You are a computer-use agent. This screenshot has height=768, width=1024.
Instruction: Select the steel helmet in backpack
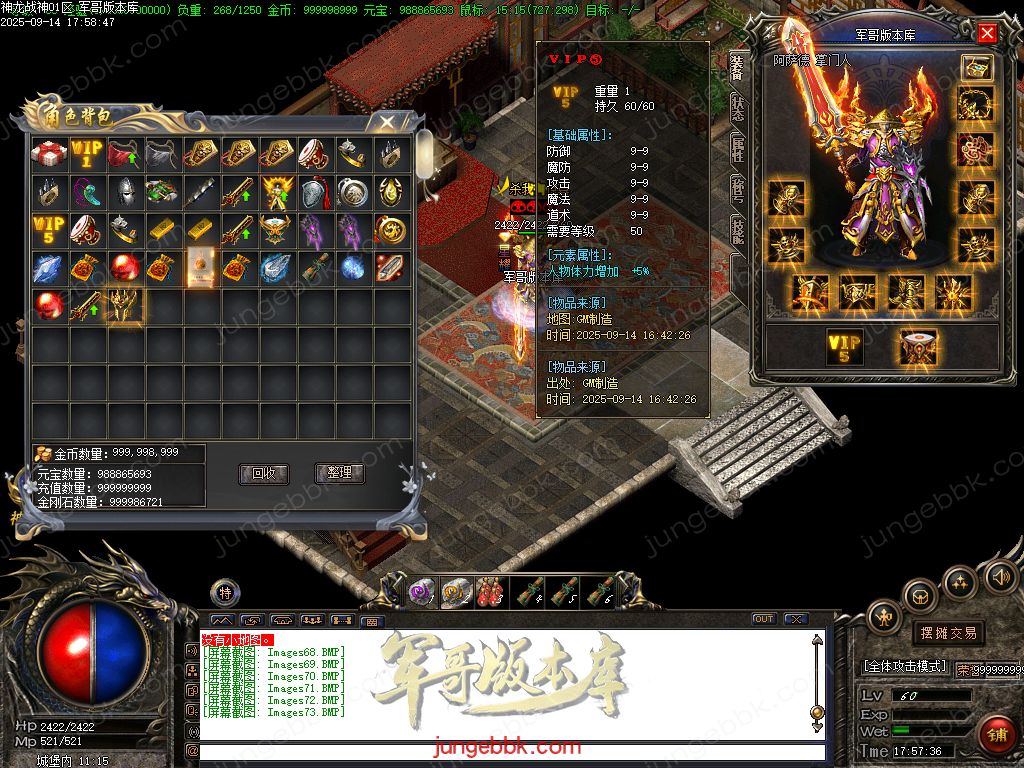(x=125, y=192)
